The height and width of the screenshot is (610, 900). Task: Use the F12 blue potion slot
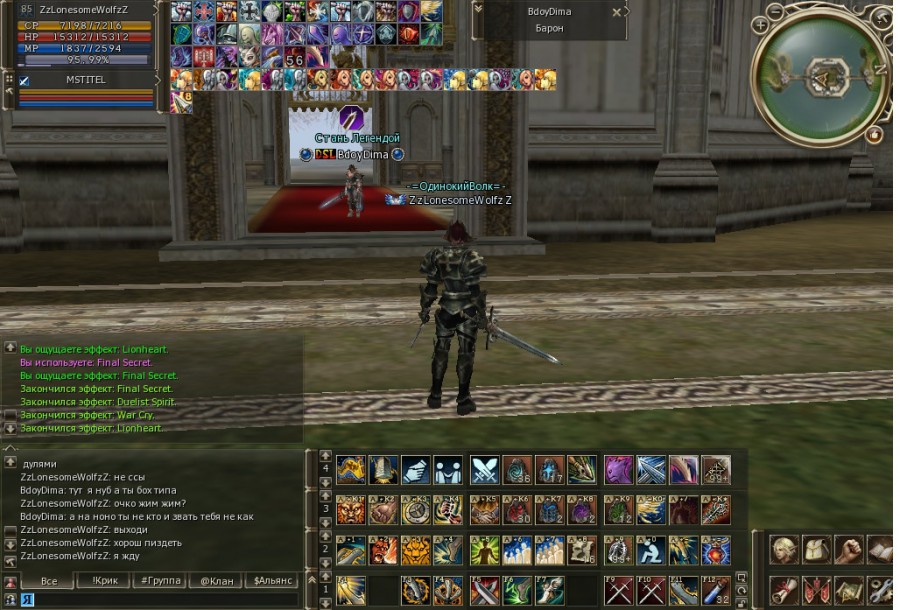(x=715, y=589)
